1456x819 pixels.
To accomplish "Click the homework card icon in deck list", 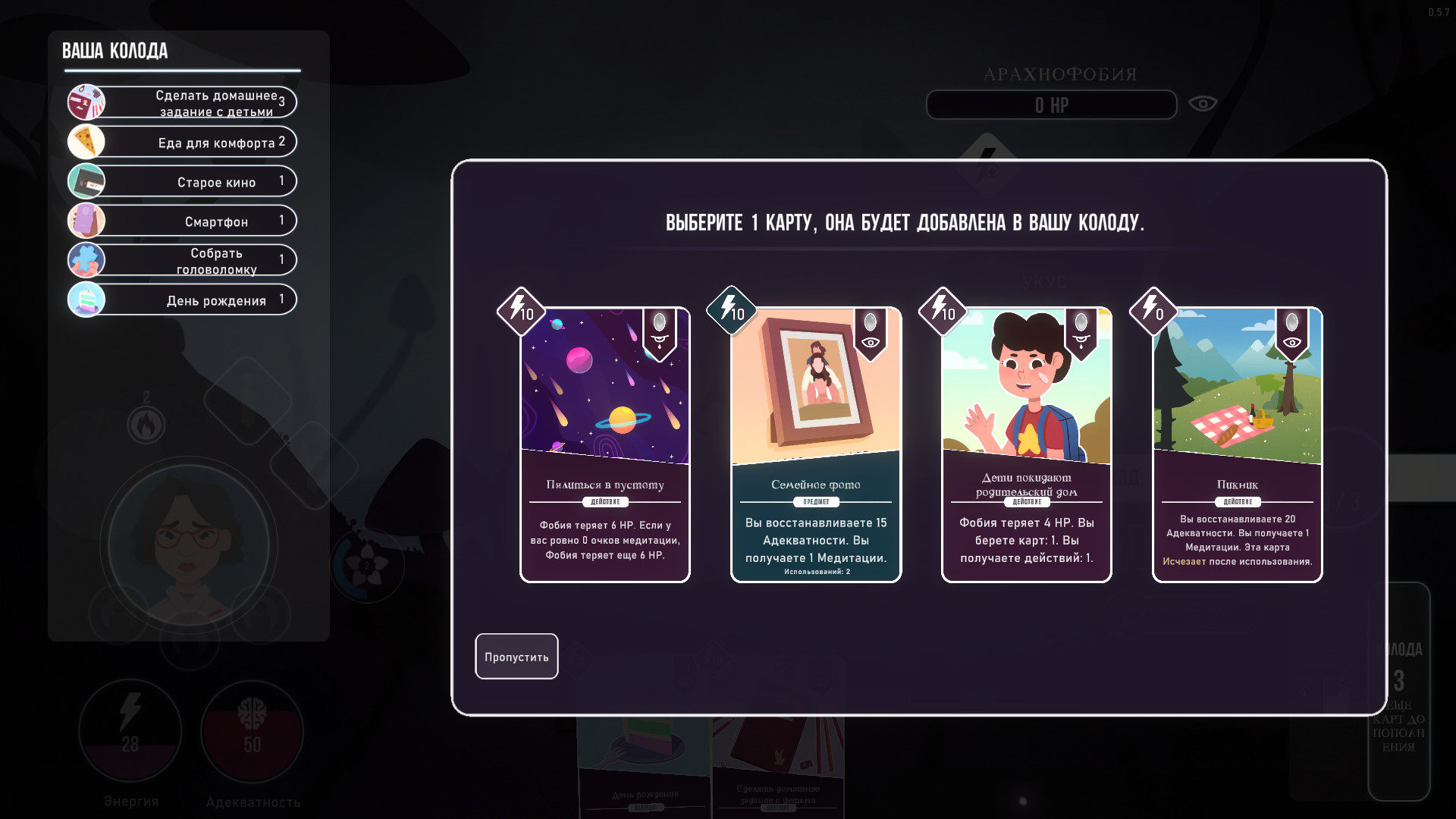I will [x=86, y=102].
